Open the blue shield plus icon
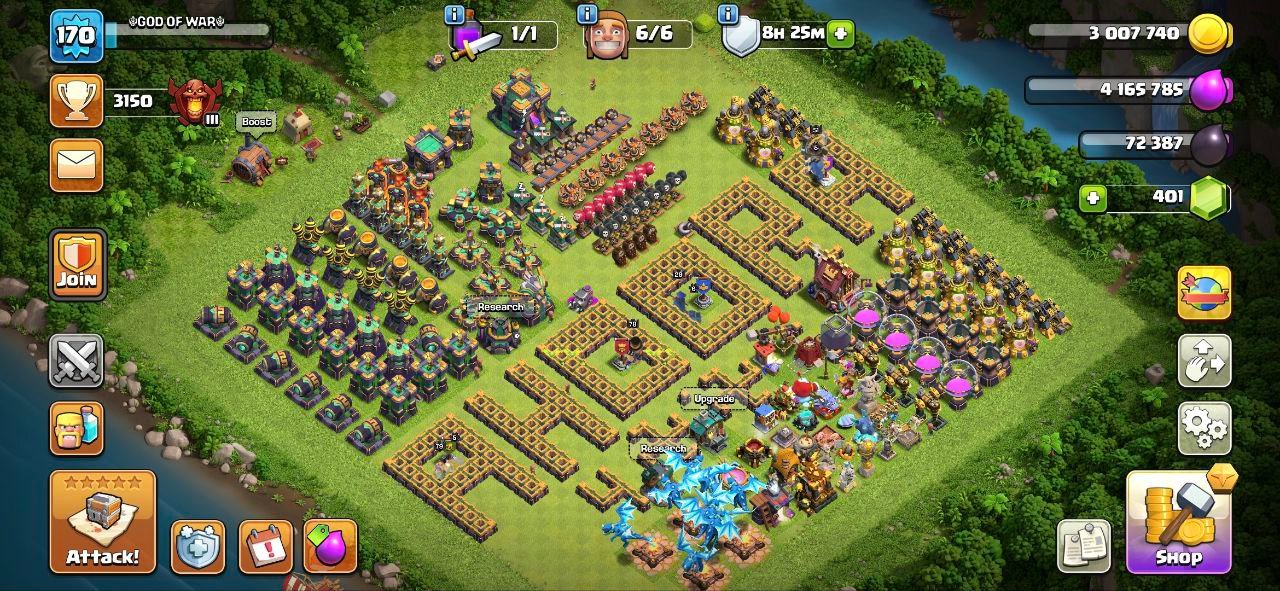The image size is (1280, 591). (x=198, y=546)
